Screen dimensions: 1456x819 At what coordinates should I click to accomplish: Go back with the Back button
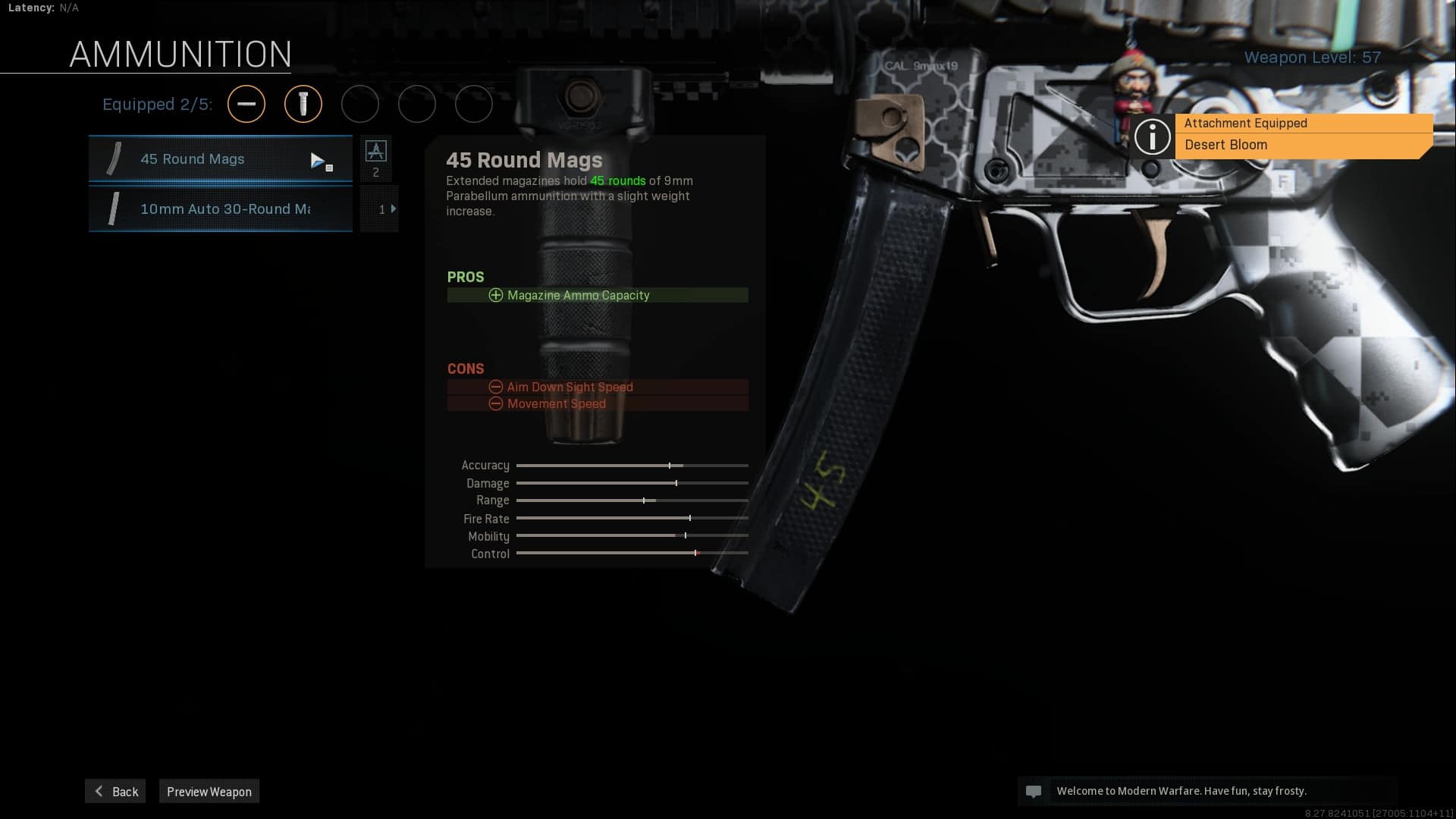pyautogui.click(x=115, y=791)
